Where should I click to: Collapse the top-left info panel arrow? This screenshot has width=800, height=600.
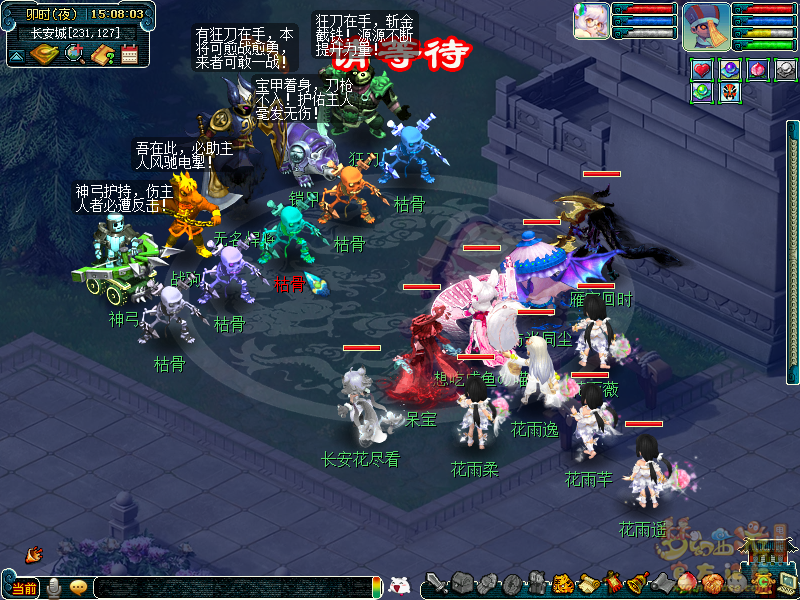pos(16,56)
